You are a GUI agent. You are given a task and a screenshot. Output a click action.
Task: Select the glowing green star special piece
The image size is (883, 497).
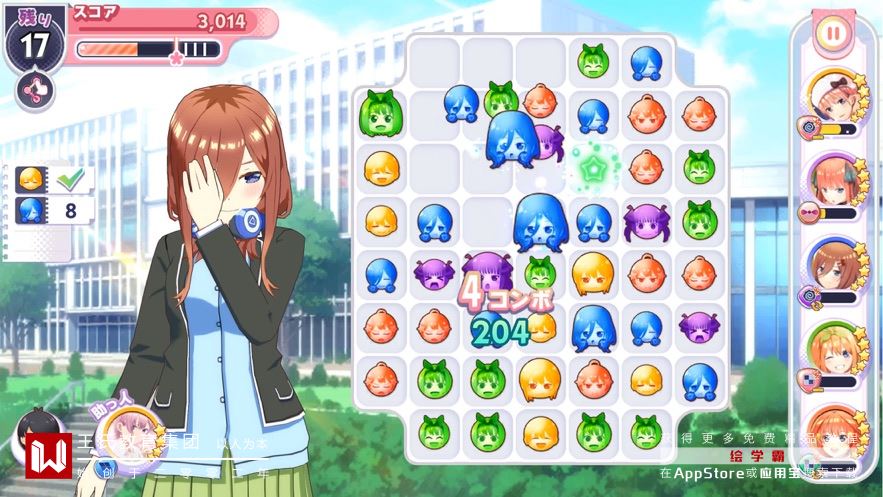pyautogui.click(x=594, y=167)
